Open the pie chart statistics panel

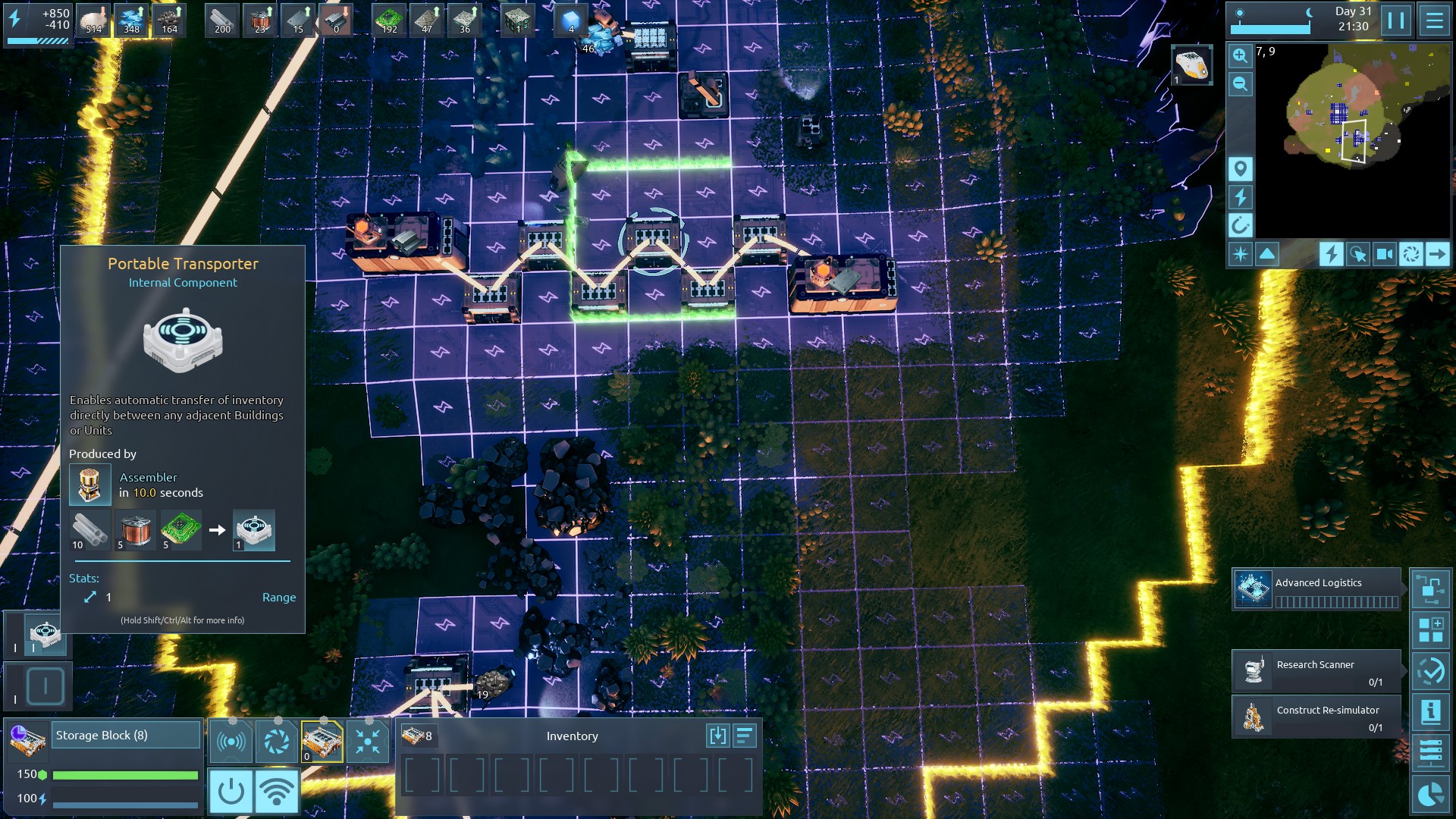[1430, 794]
